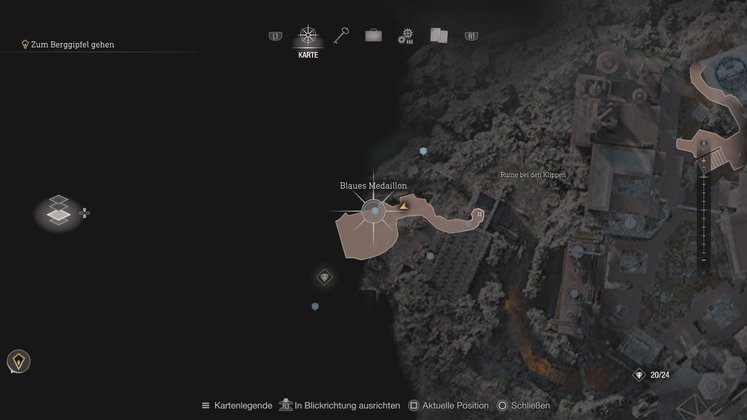This screenshot has height=420, width=747.
Task: Change the map floor with the layer selector
Action: (59, 211)
